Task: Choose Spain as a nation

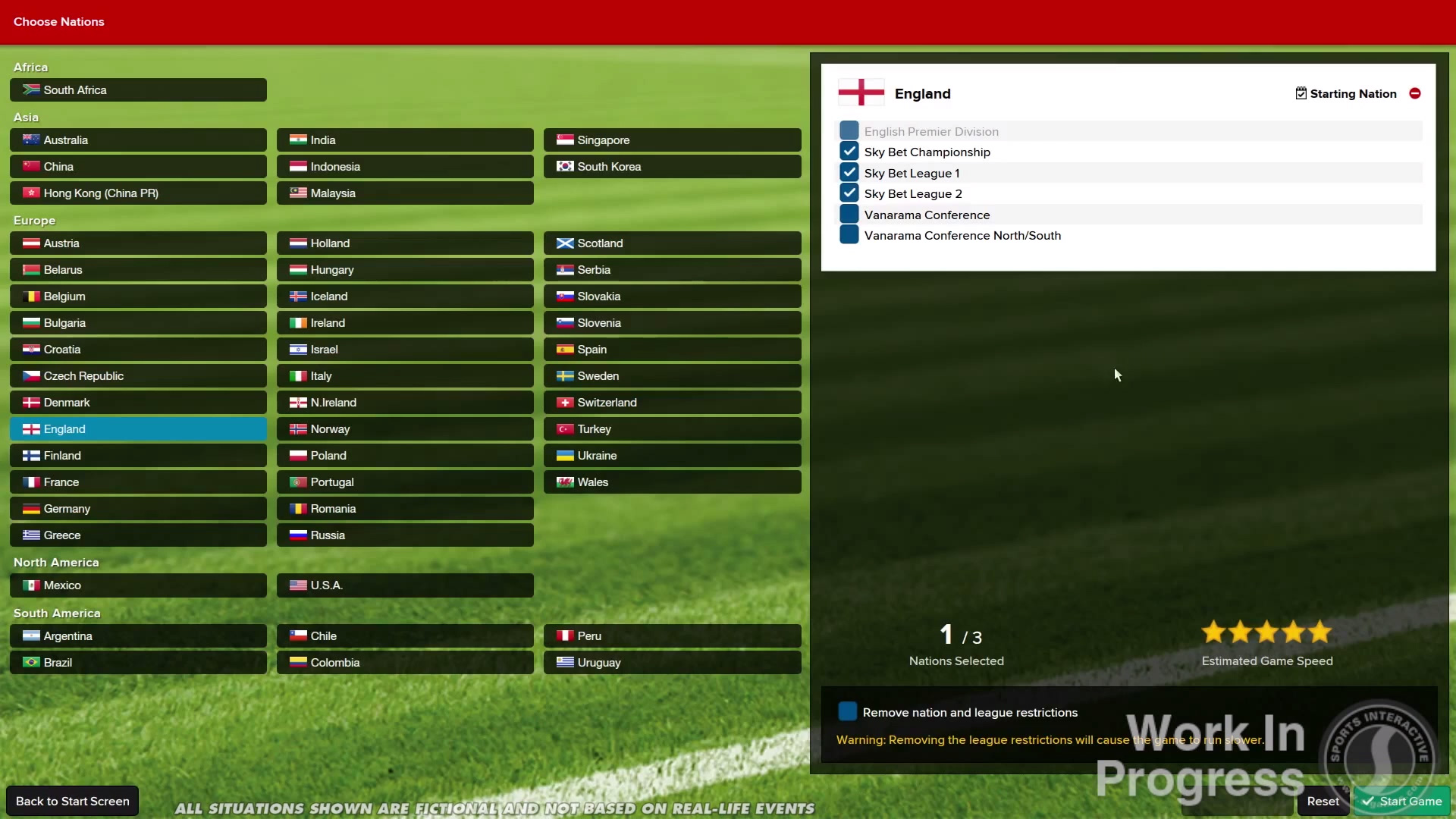Action: 672,349
